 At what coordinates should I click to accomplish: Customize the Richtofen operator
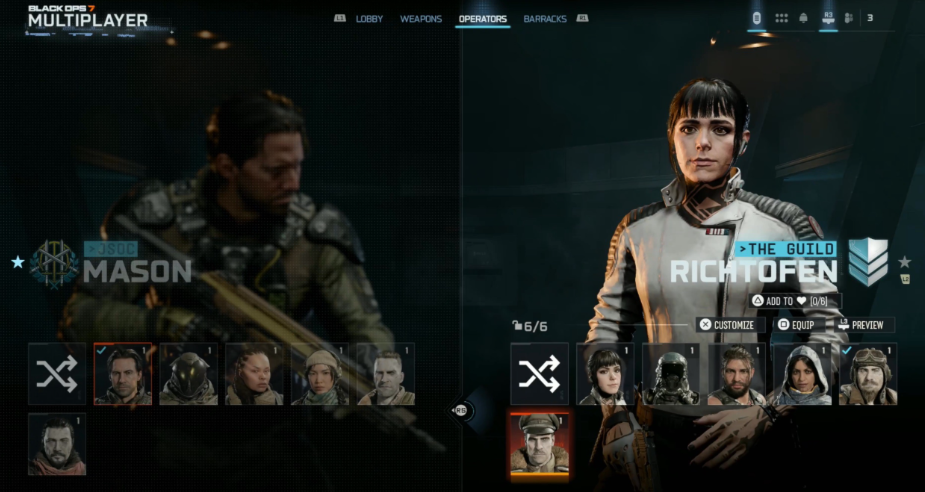(x=732, y=325)
